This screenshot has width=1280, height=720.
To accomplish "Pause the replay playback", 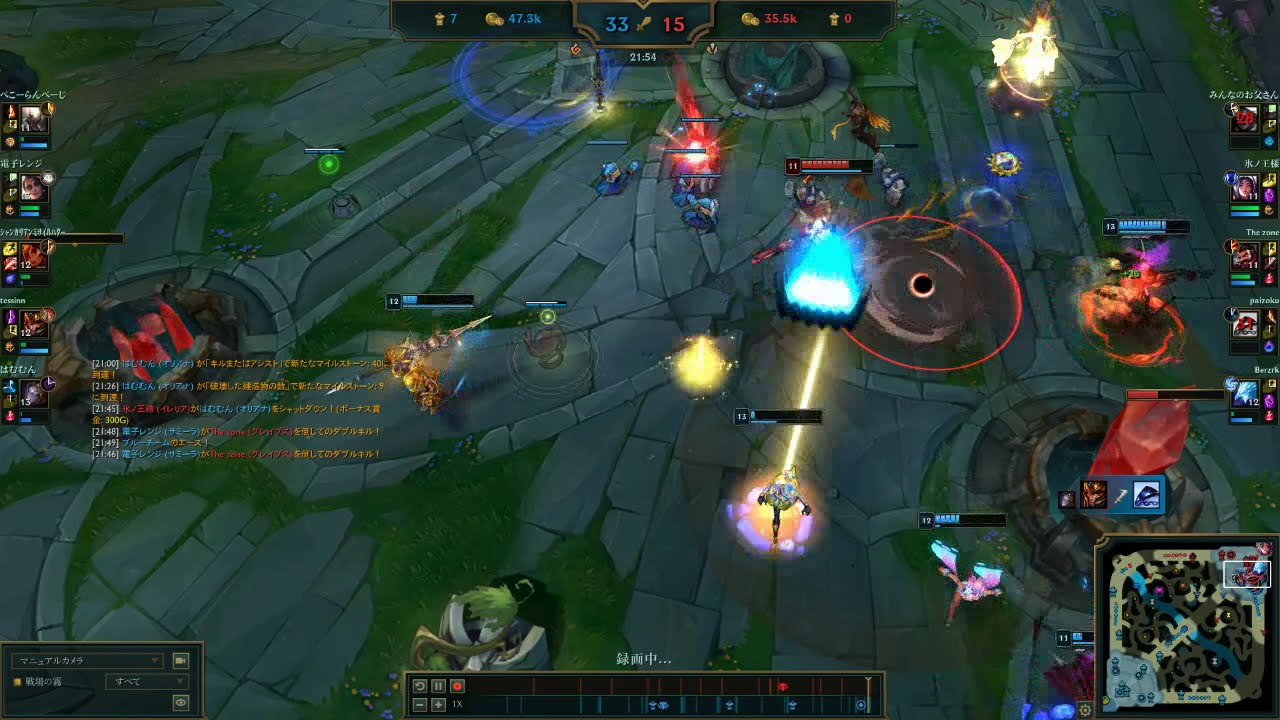I will pos(438,686).
